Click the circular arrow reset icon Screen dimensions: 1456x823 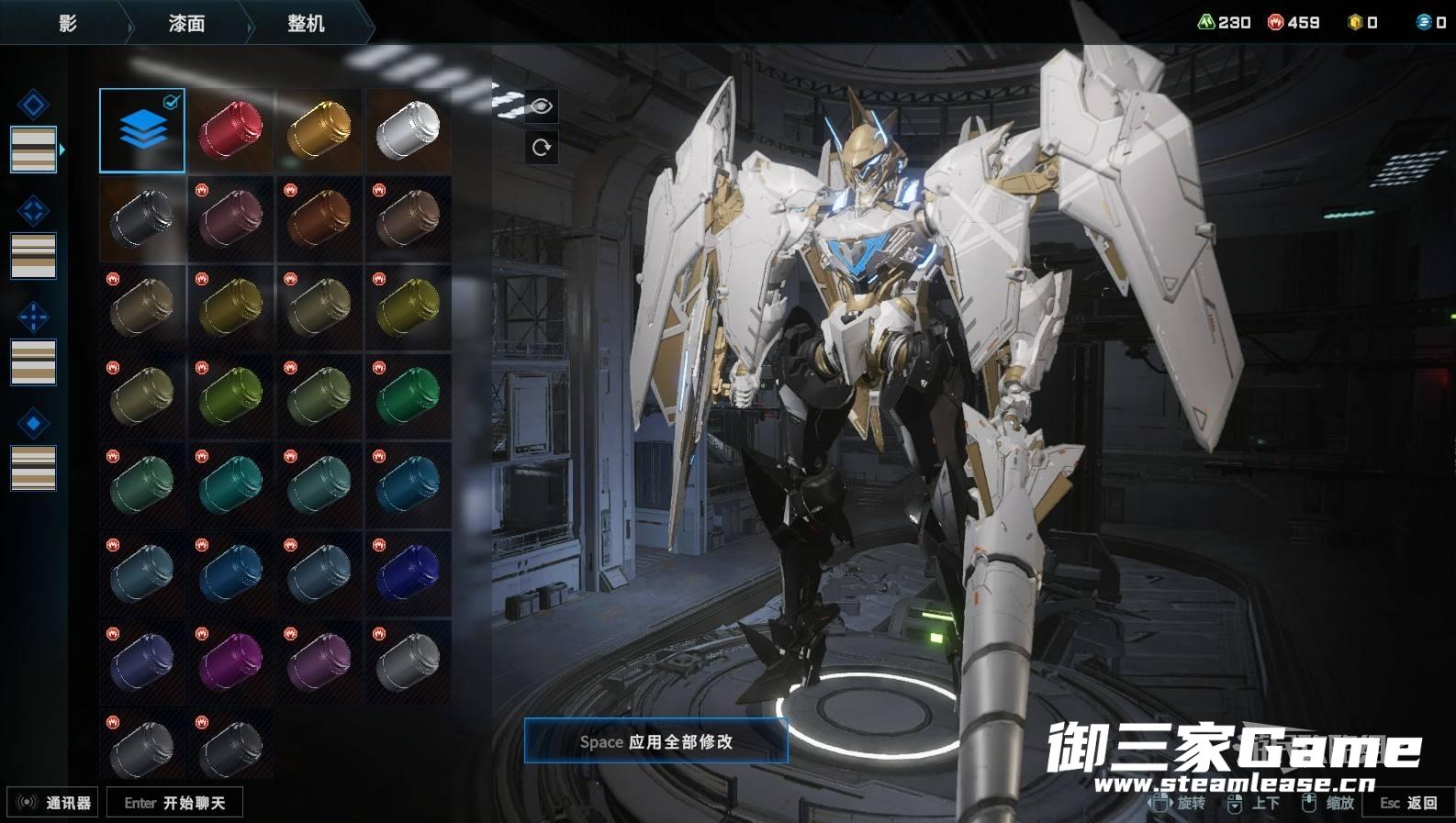[x=541, y=147]
